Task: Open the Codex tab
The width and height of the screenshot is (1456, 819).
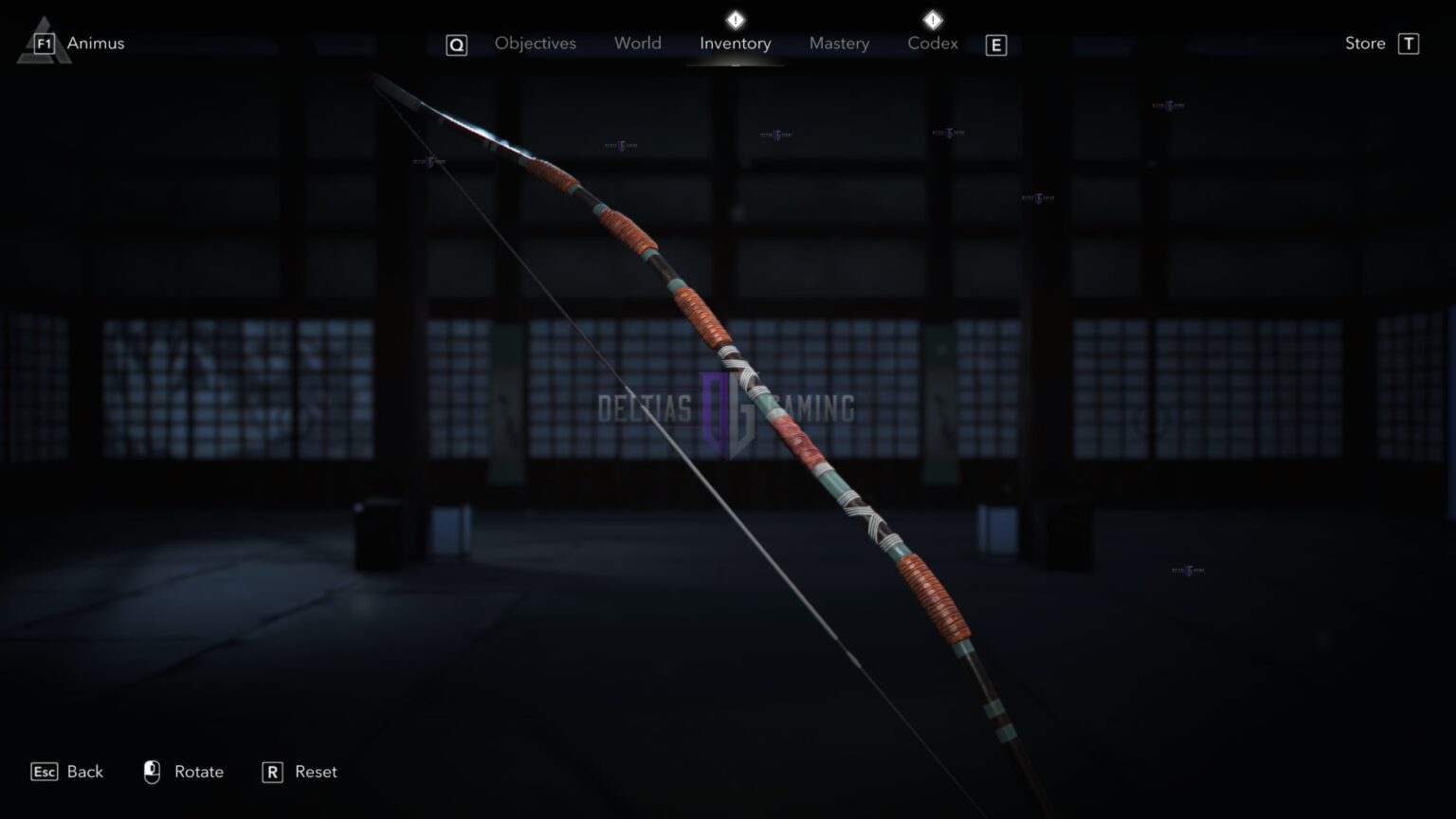Action: [932, 43]
